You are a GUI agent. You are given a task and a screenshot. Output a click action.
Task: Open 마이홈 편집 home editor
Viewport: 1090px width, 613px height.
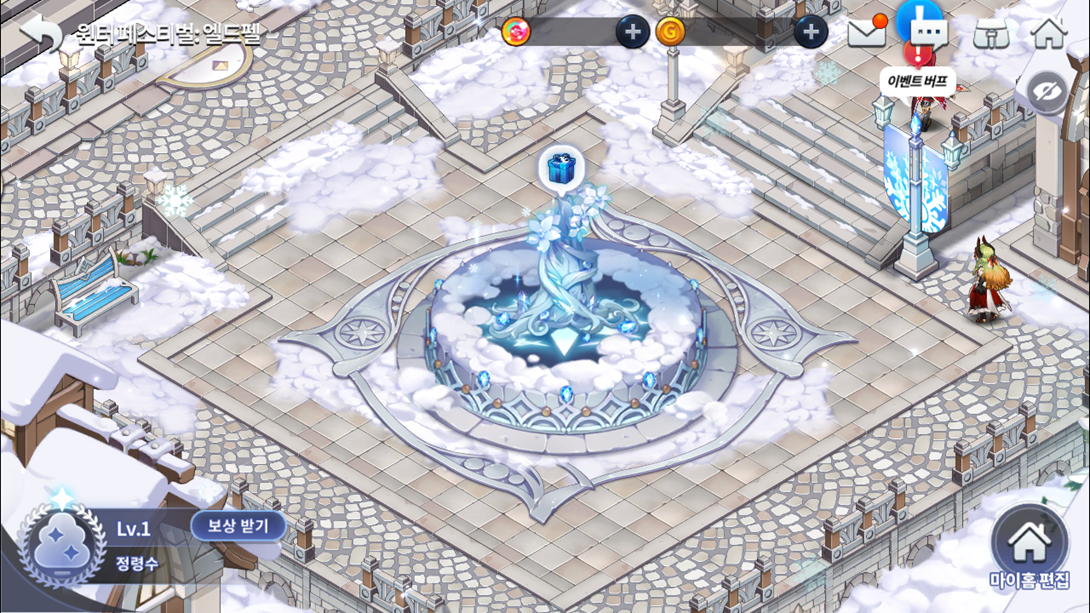click(x=1029, y=551)
